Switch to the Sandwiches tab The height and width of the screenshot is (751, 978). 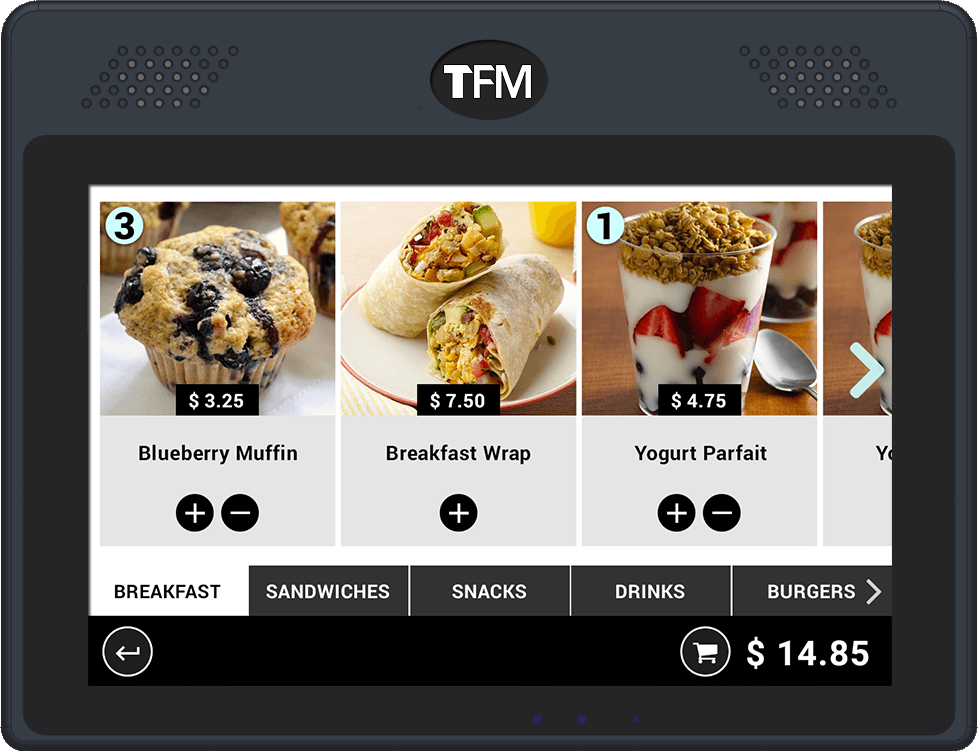pos(328,591)
